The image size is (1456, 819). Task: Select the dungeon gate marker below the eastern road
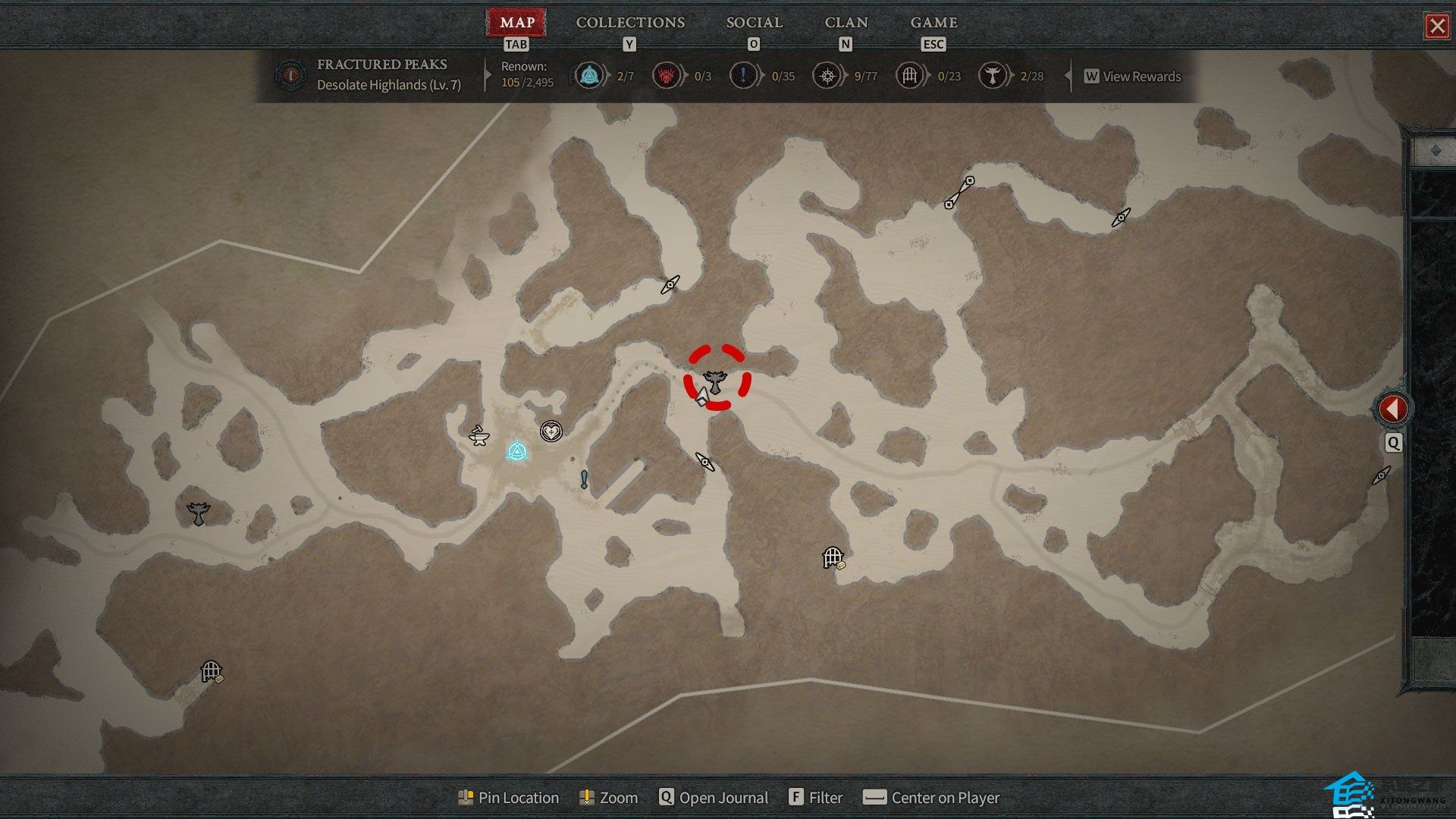pyautogui.click(x=833, y=558)
